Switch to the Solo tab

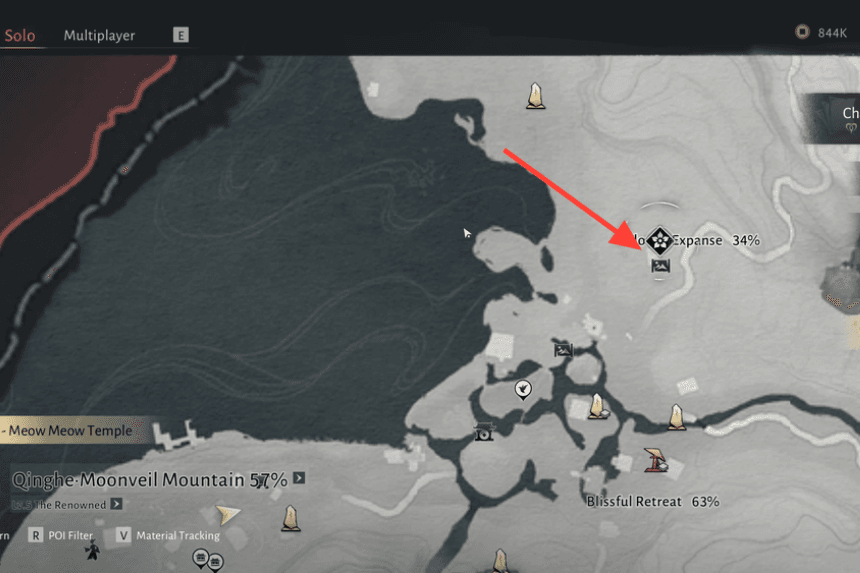[x=20, y=36]
